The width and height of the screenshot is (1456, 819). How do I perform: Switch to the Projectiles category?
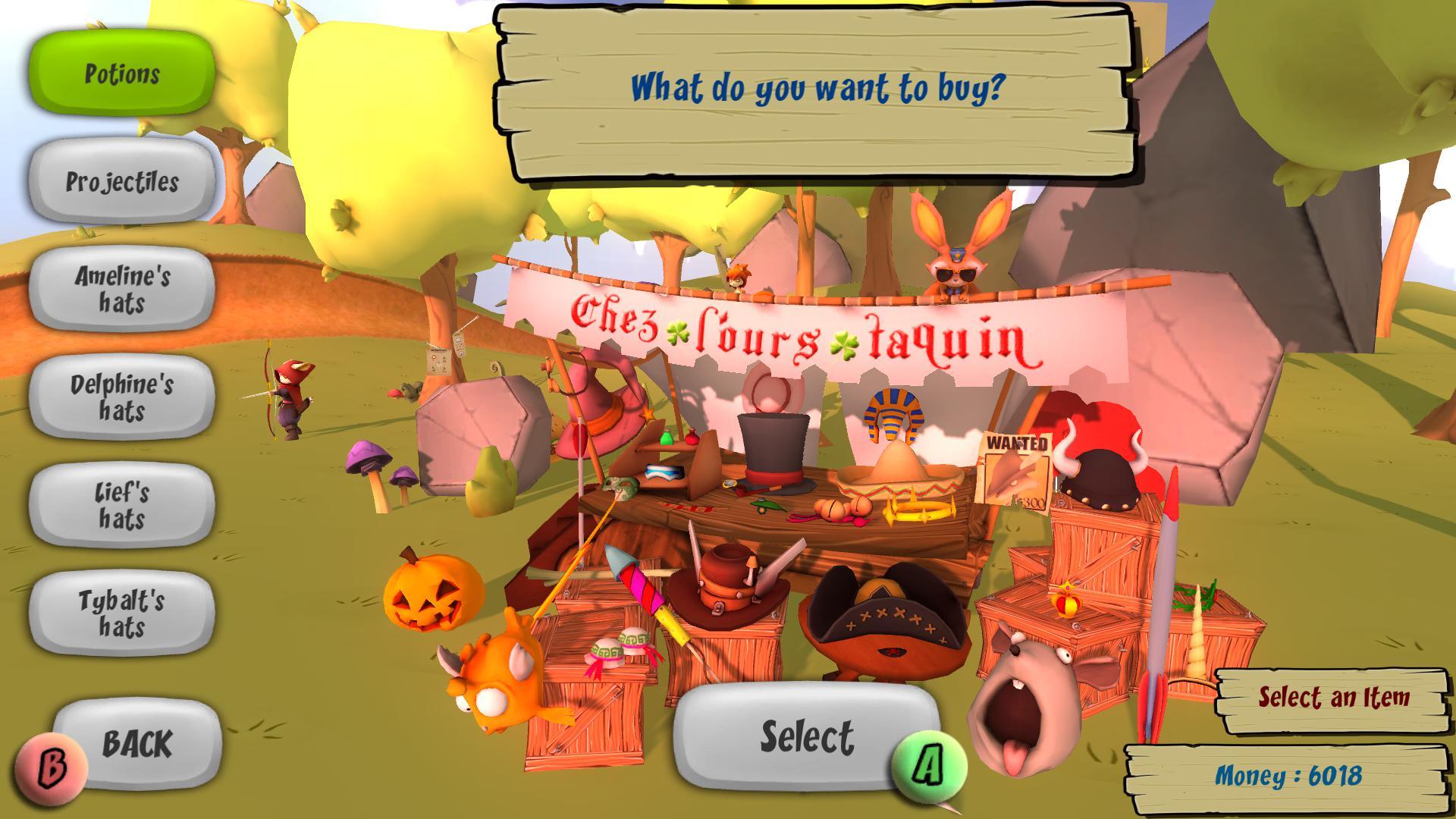pyautogui.click(x=122, y=182)
